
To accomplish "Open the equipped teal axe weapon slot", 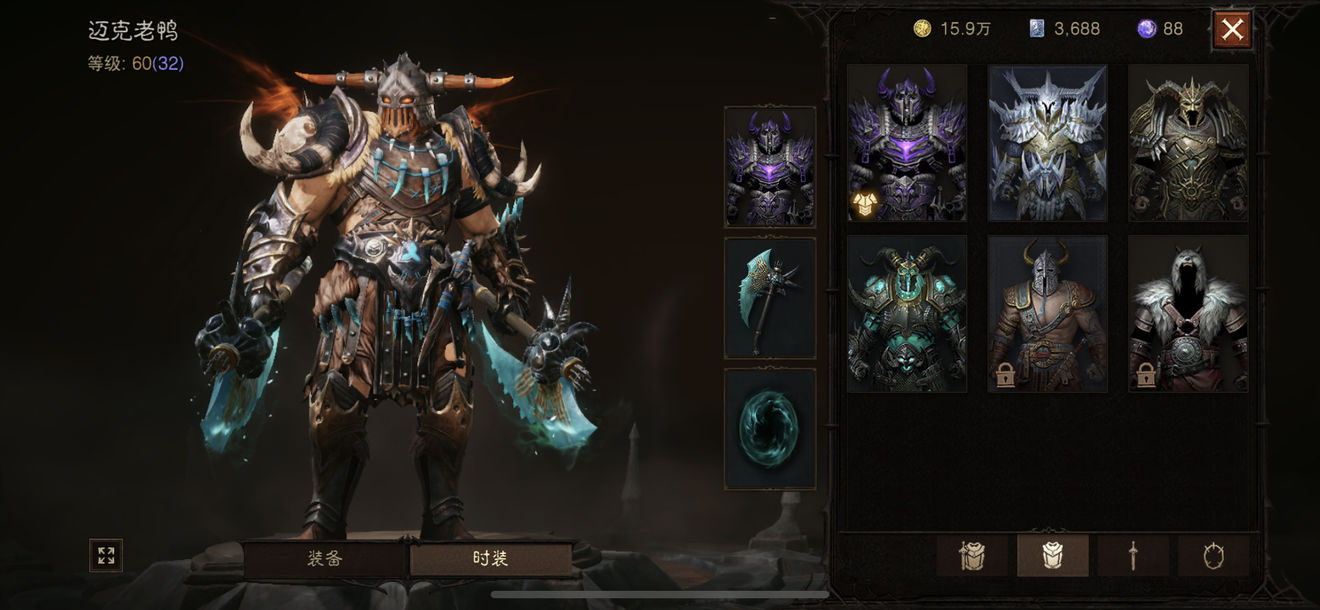I will pyautogui.click(x=769, y=298).
